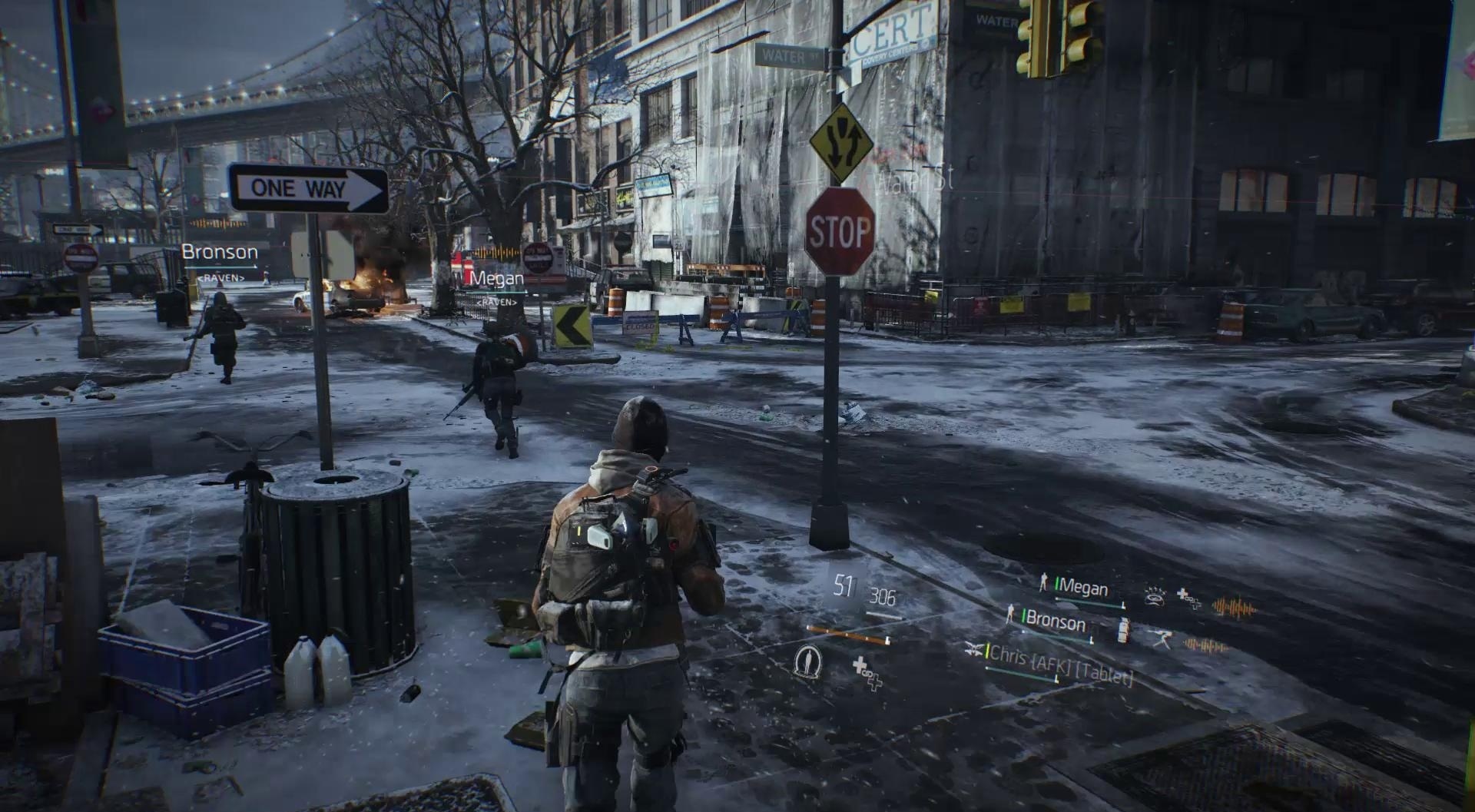
Task: Click Bronson's voice chat waveform indicator
Action: [1205, 646]
